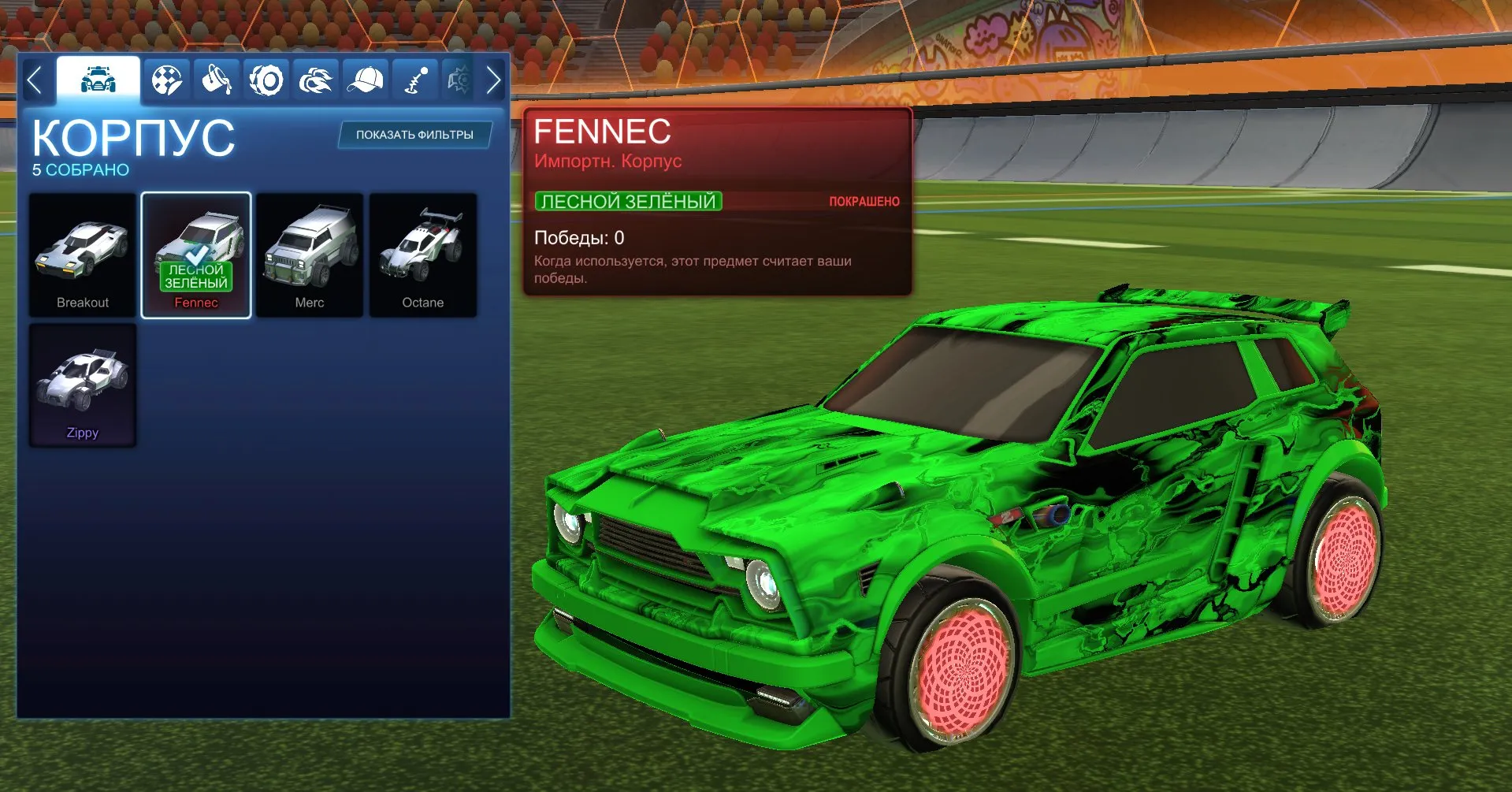Open the Rocket Boost flame icon
The image size is (1512, 792).
(x=315, y=79)
